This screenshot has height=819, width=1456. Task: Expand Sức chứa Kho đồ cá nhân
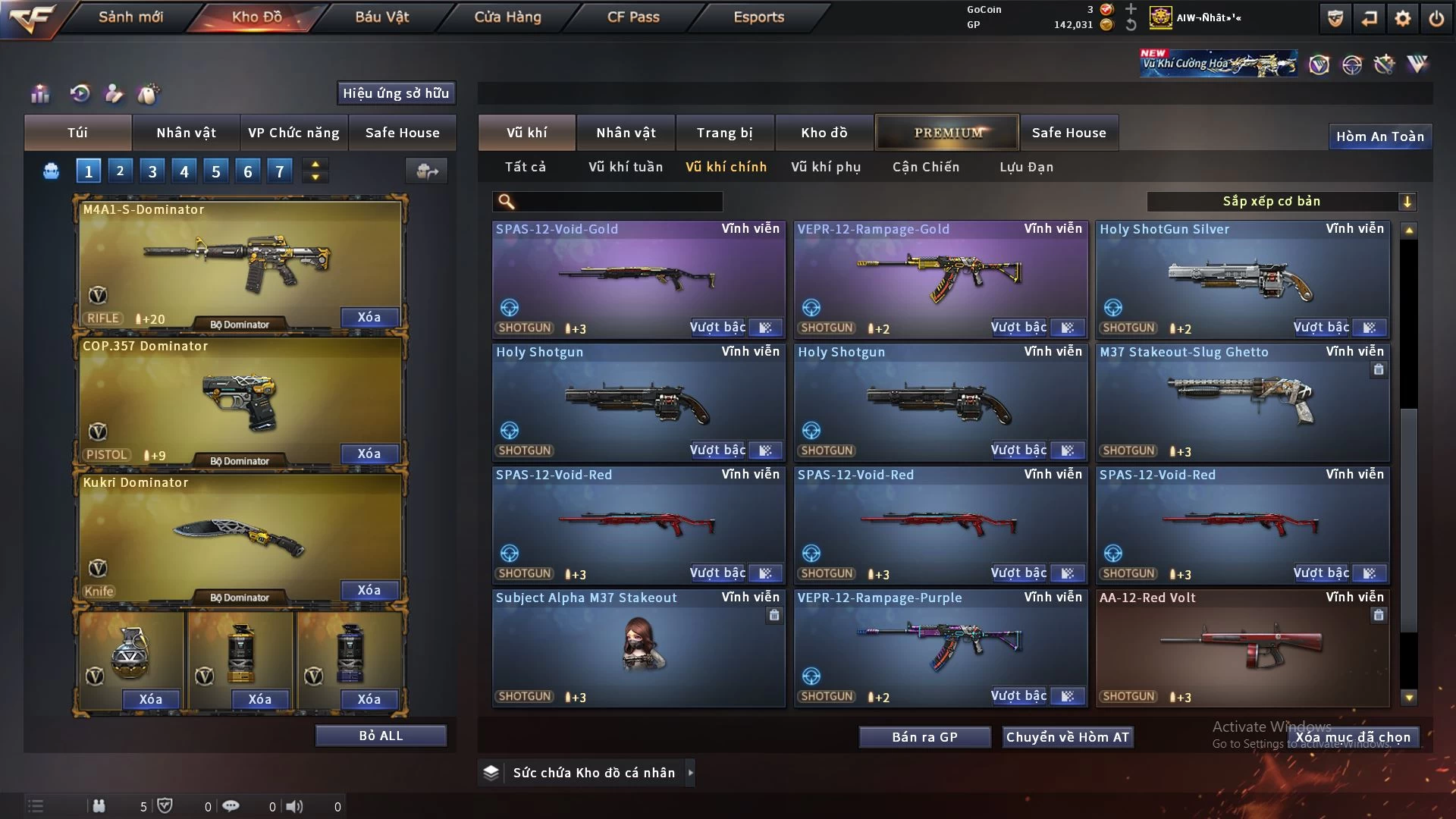pyautogui.click(x=593, y=773)
